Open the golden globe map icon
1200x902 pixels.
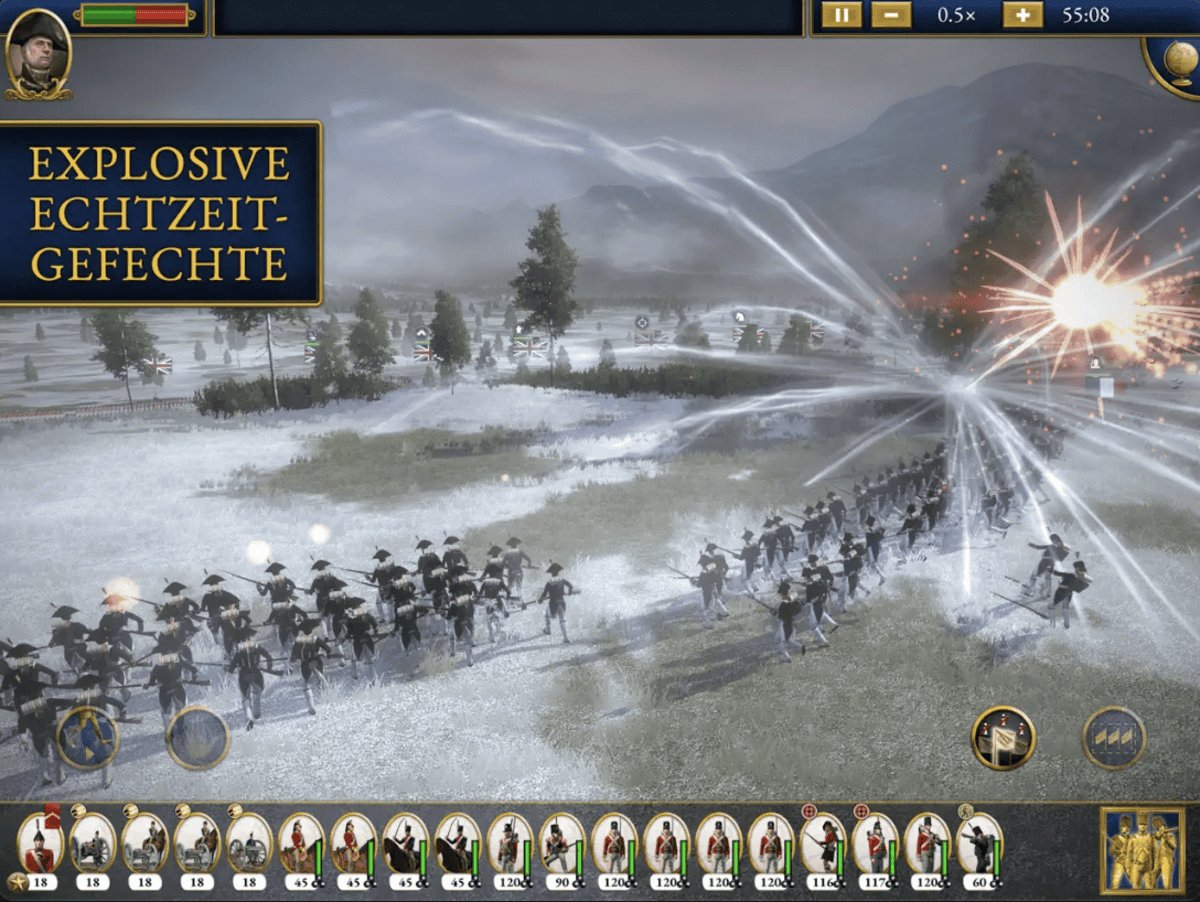tap(1174, 62)
